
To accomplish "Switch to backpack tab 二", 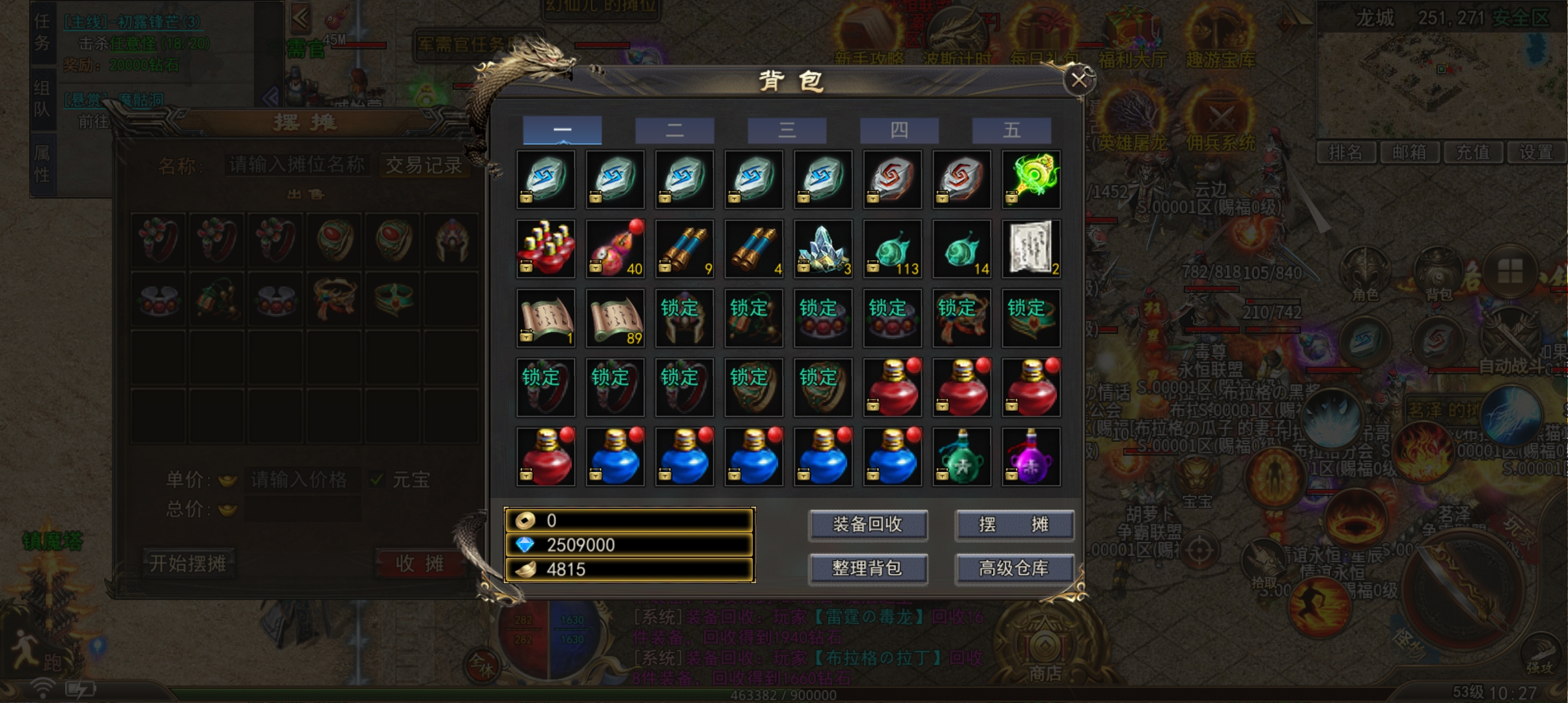I will (x=675, y=130).
